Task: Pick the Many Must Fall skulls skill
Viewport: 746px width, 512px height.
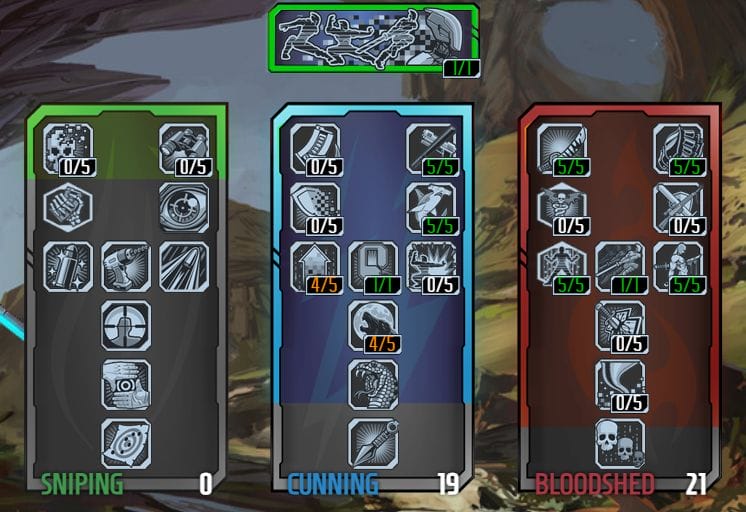Action: tap(620, 443)
